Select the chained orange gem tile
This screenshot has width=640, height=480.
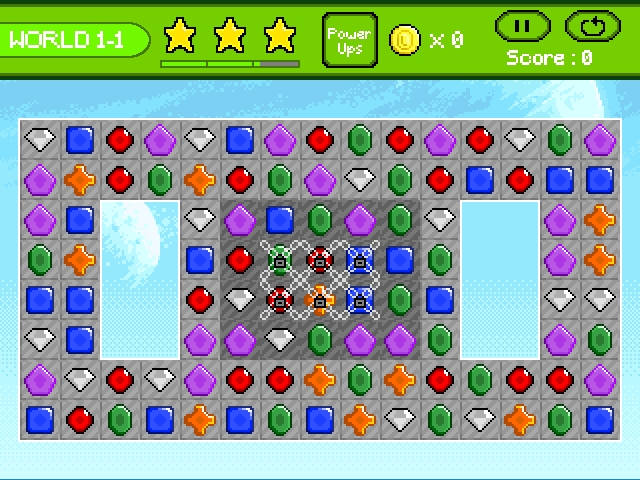[320, 299]
